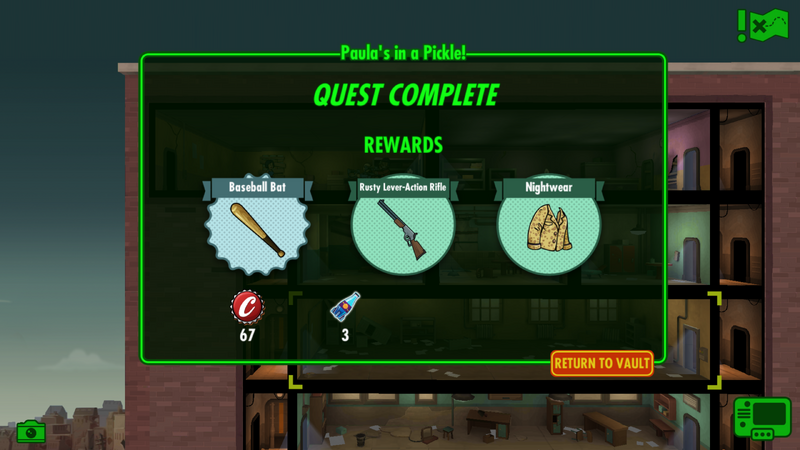Click the Return to Vault button
This screenshot has width=800, height=450.
click(x=602, y=363)
